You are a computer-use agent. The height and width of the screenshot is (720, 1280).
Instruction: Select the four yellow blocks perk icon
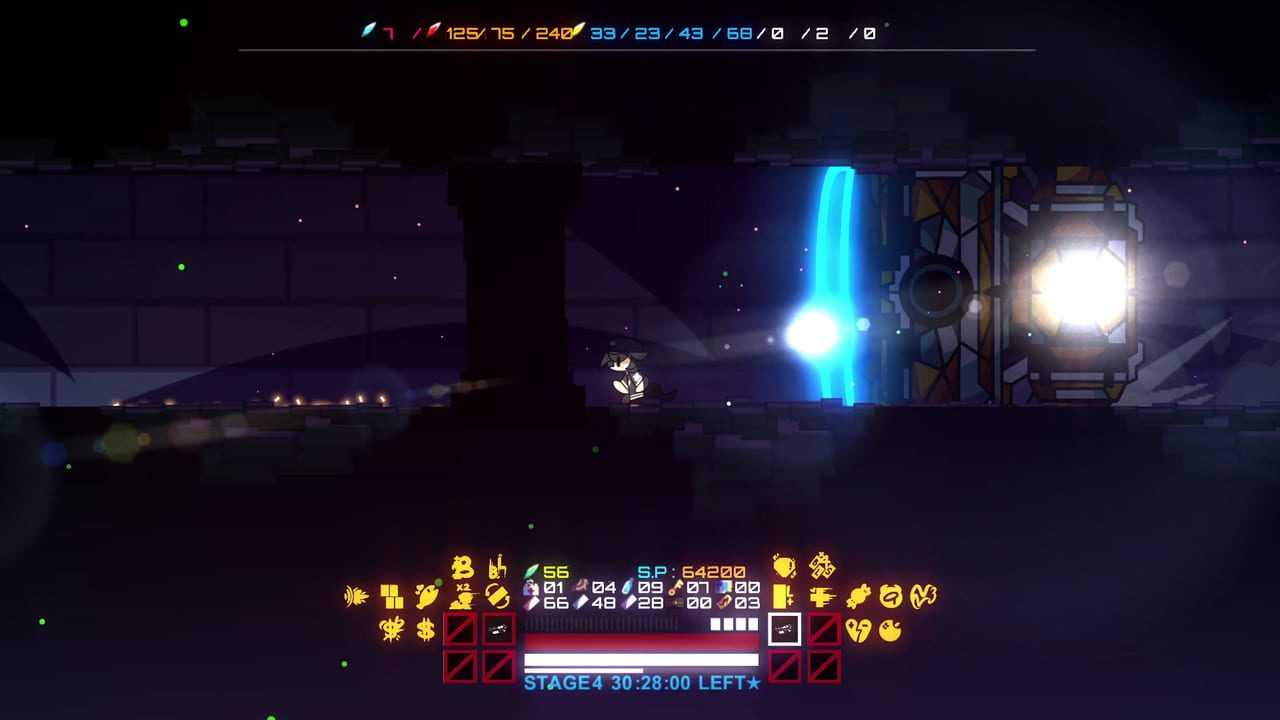392,597
